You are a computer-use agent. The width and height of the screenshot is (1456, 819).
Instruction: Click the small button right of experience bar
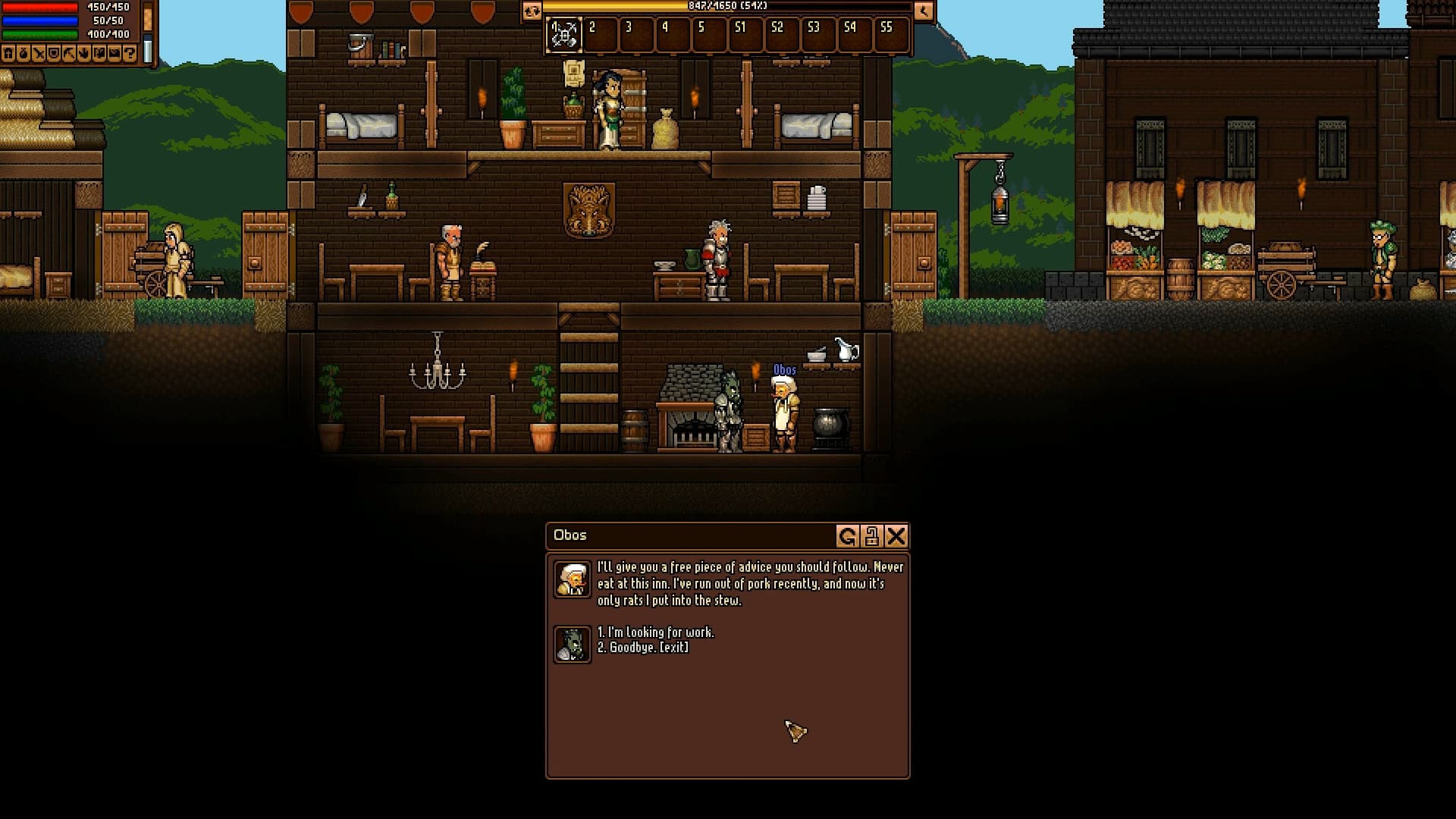pyautogui.click(x=923, y=11)
